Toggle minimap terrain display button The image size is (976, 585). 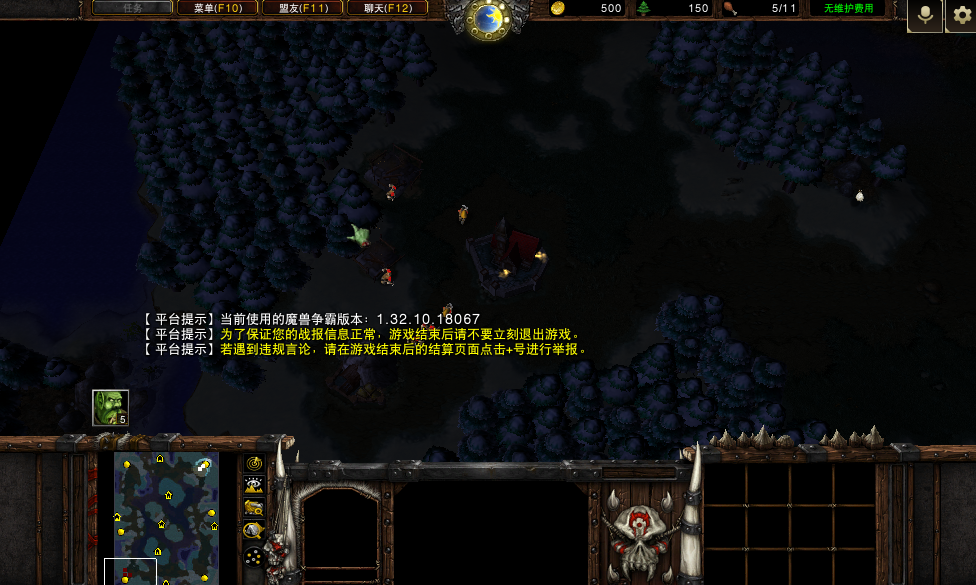pyautogui.click(x=254, y=485)
